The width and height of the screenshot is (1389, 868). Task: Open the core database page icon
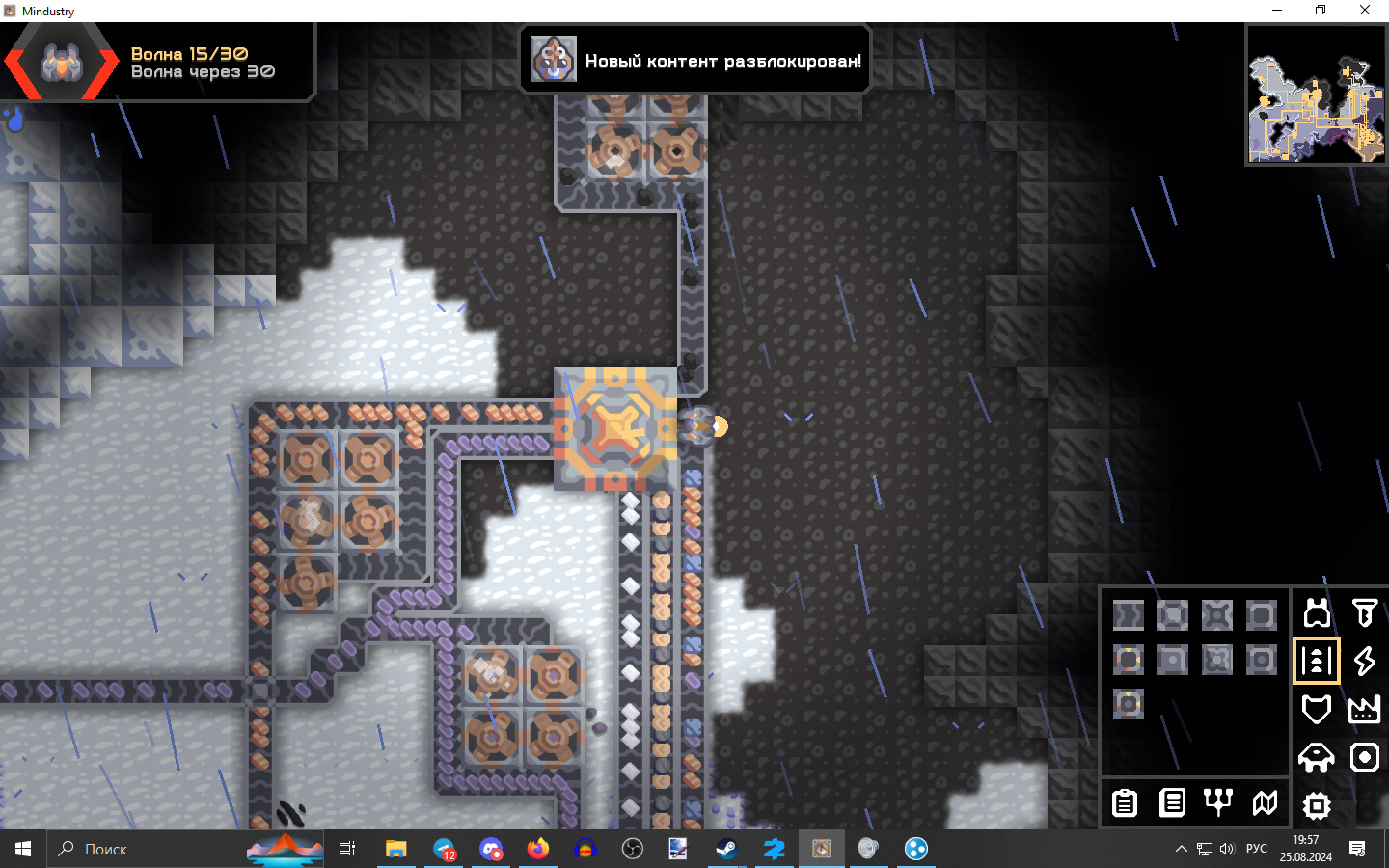[1172, 802]
